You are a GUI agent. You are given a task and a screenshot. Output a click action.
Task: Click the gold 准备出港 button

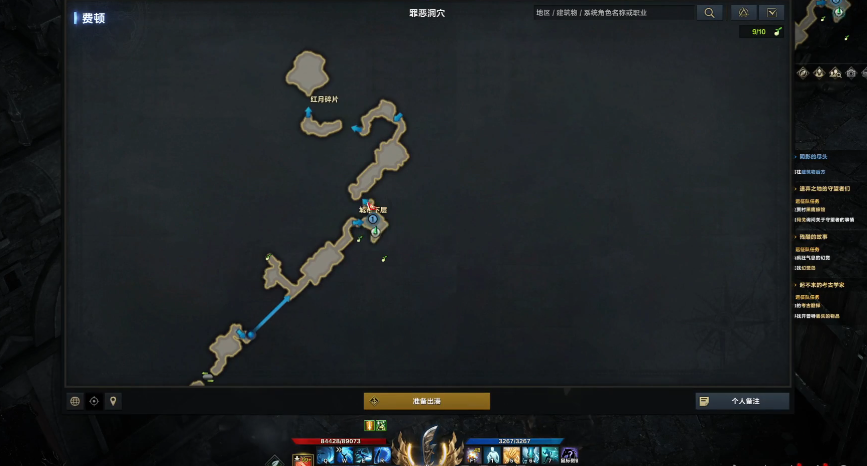tap(427, 401)
